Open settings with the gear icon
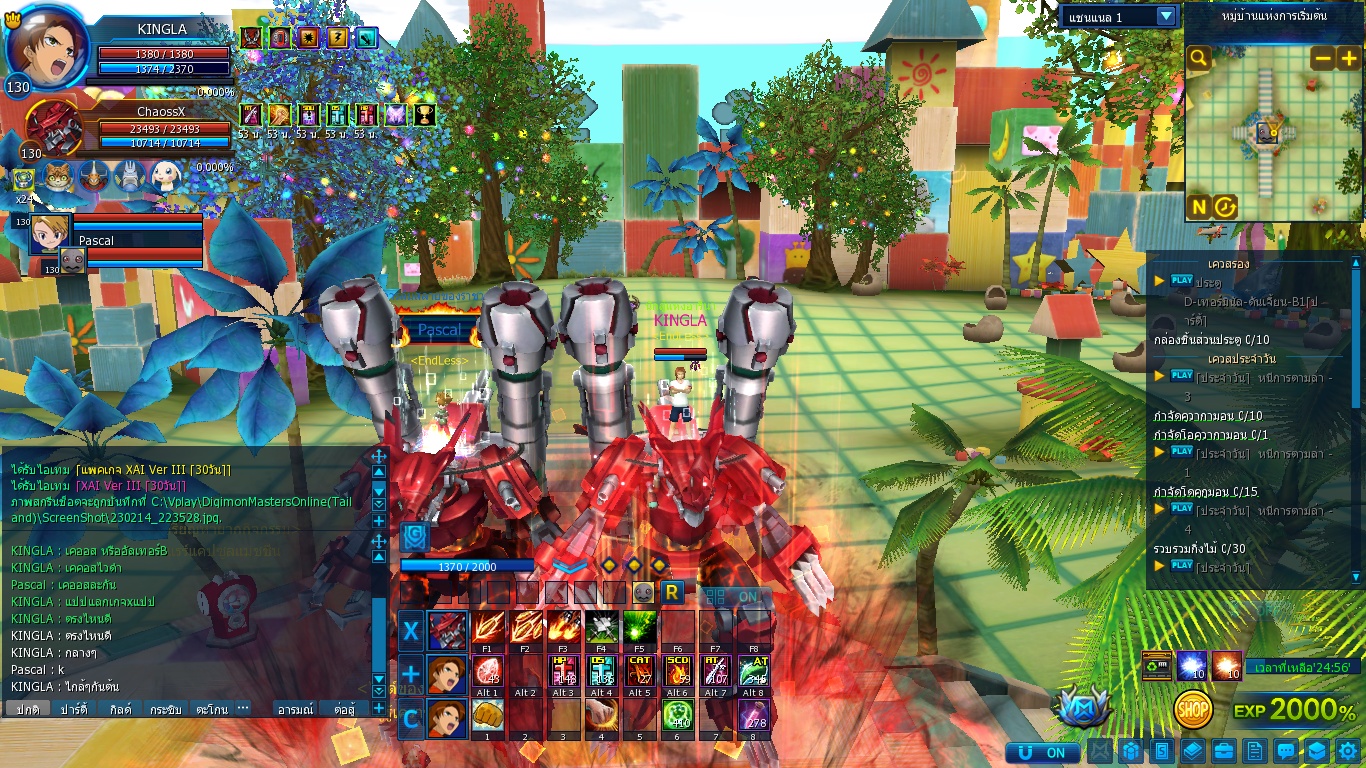Viewport: 1366px width, 768px height. point(1348,751)
